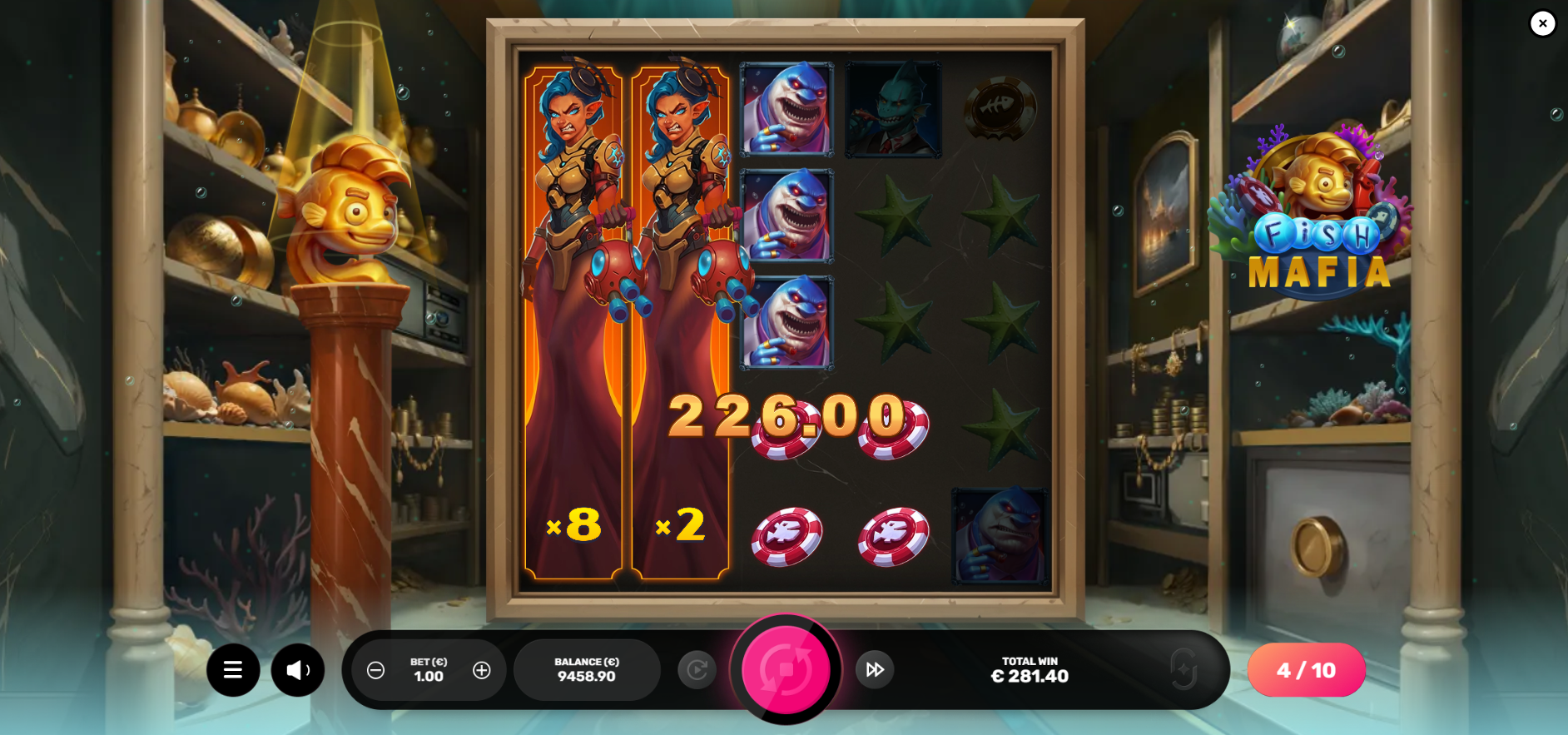This screenshot has width=1568, height=735.
Task: Click the pink spin button
Action: [786, 669]
